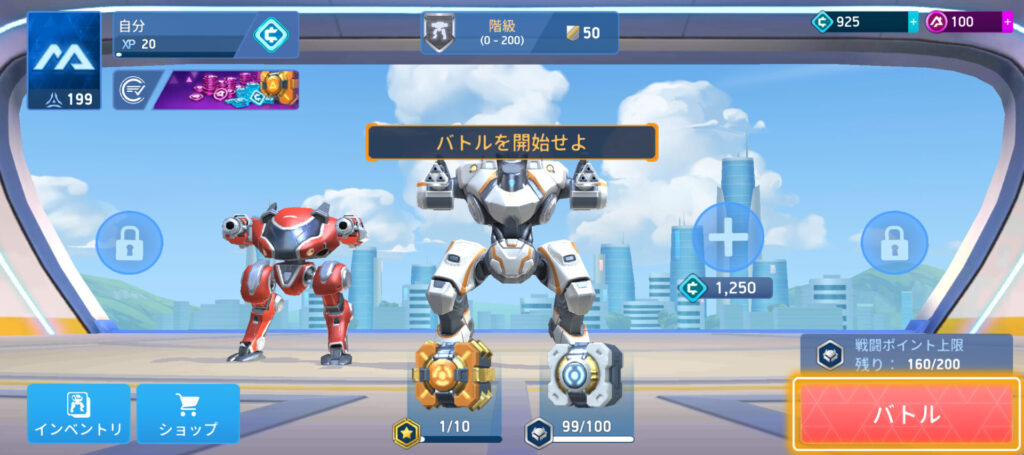Image resolution: width=1024 pixels, height=455 pixels.
Task: Select the orange star crate 1/10
Action: pyautogui.click(x=446, y=377)
